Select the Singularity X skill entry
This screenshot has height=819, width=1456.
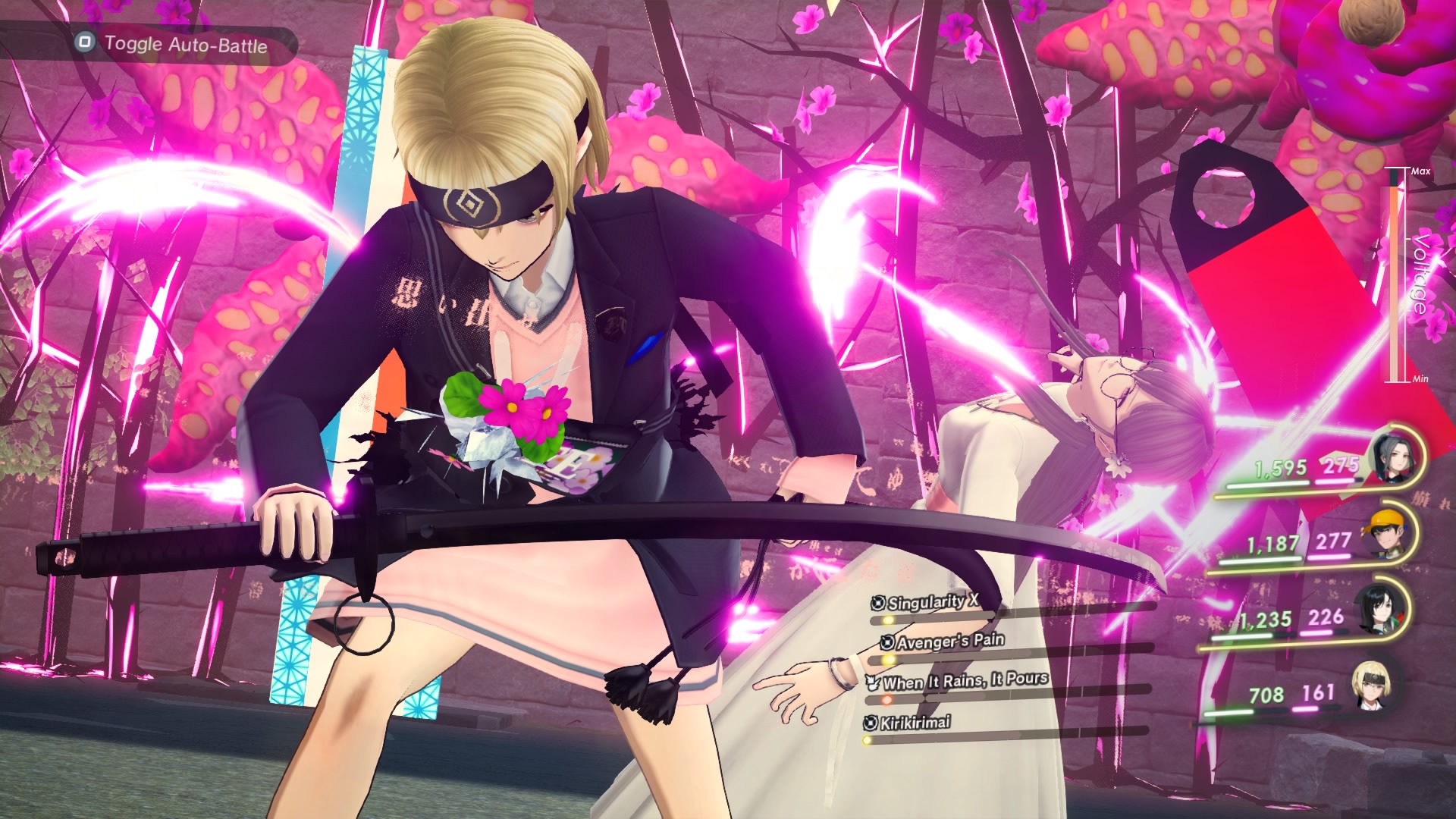[x=933, y=603]
